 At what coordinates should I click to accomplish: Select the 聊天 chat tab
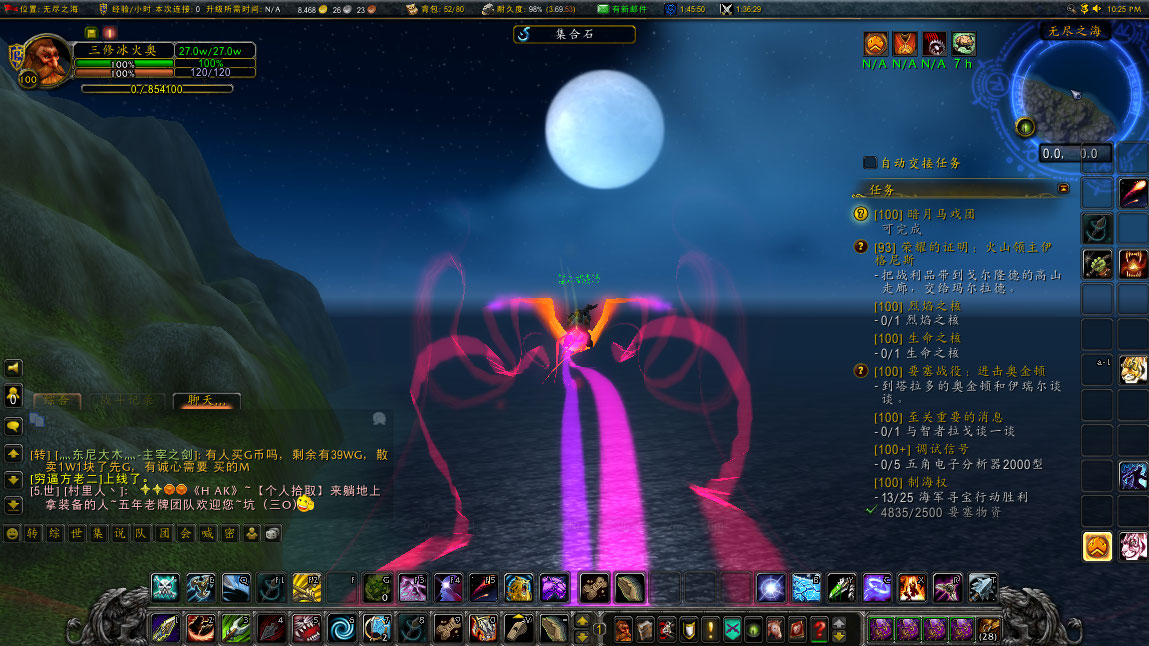pos(206,400)
